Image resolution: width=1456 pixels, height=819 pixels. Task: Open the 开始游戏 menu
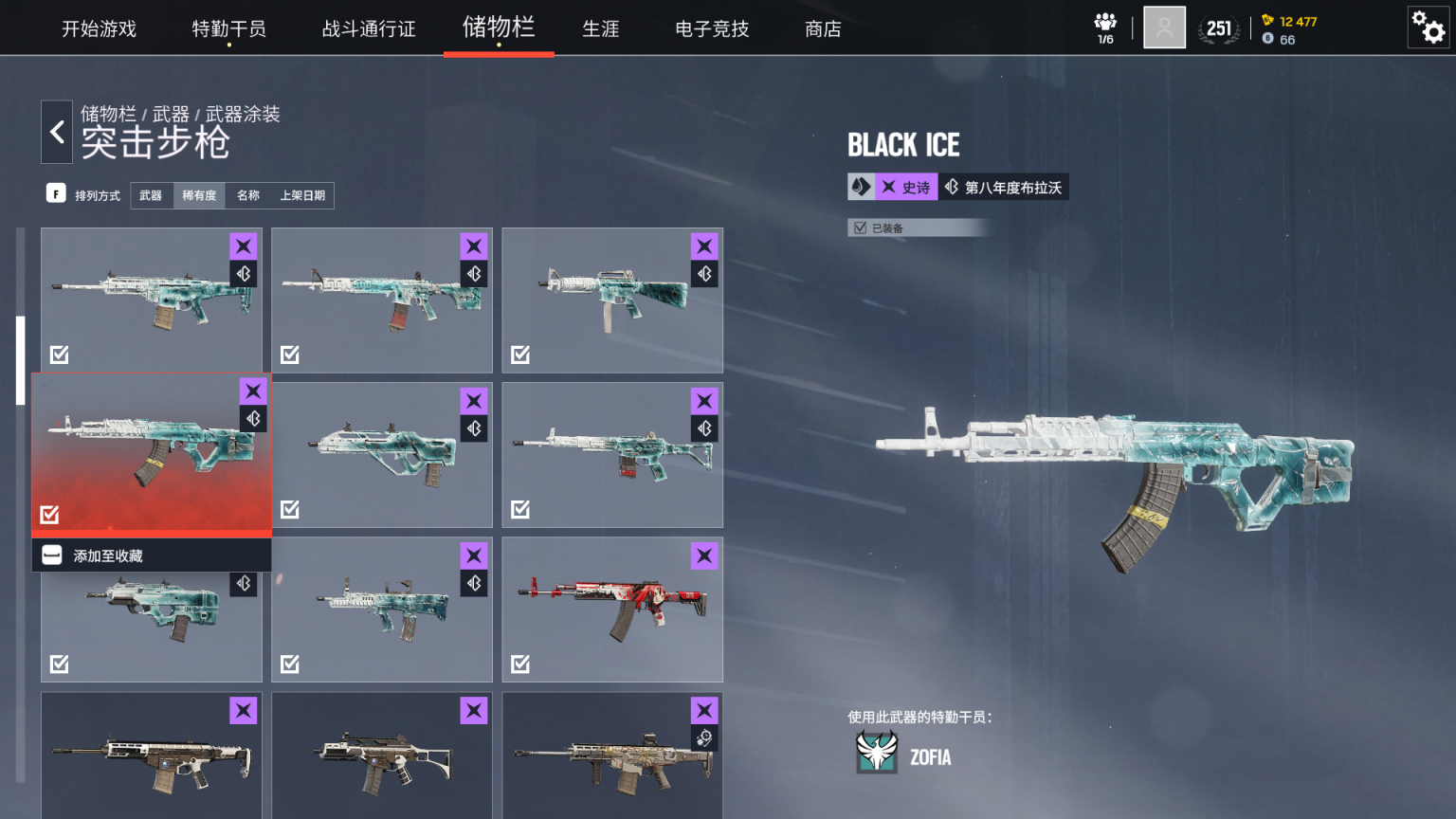(99, 29)
